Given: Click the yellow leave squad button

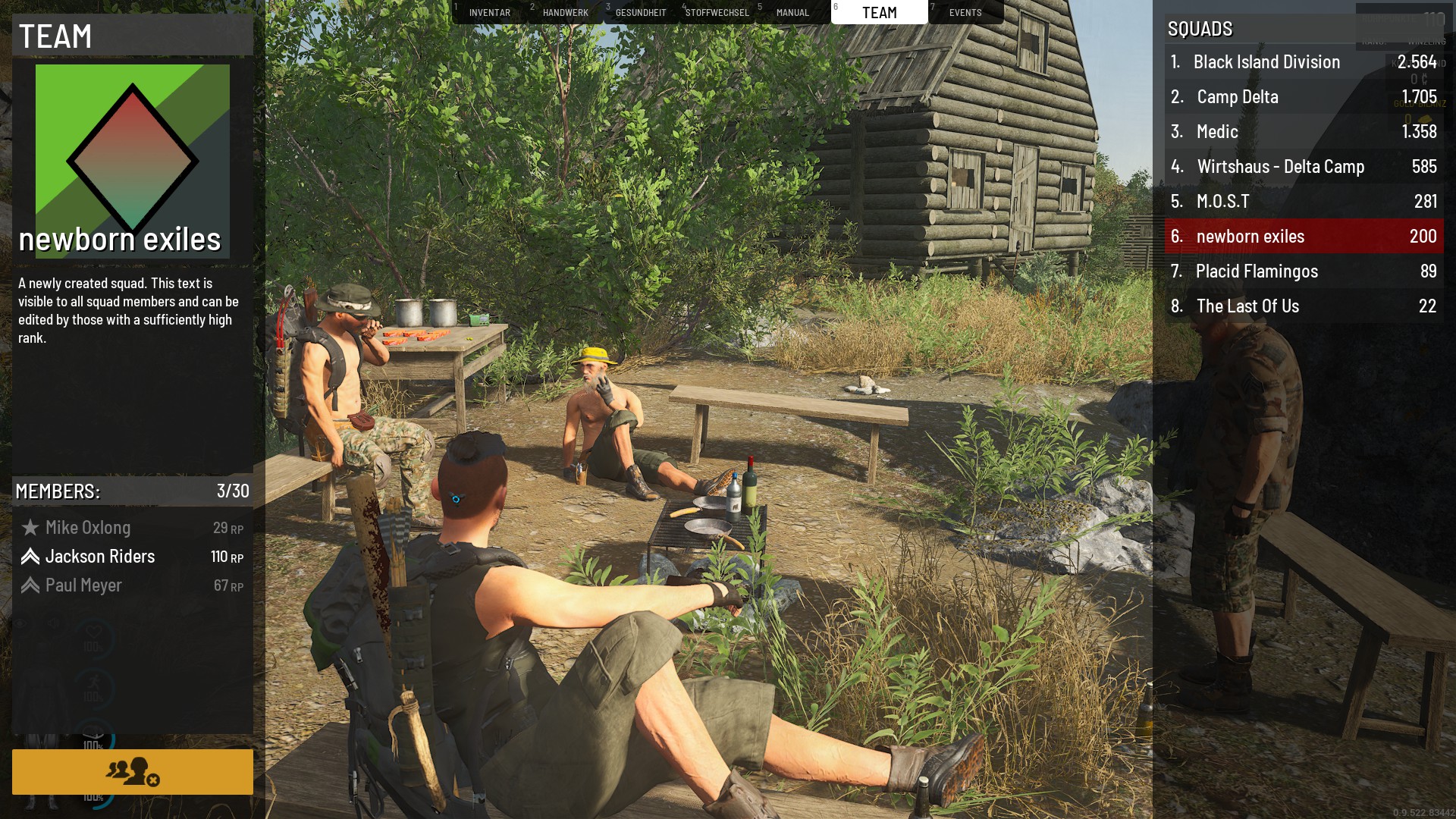Looking at the screenshot, I should (133, 771).
